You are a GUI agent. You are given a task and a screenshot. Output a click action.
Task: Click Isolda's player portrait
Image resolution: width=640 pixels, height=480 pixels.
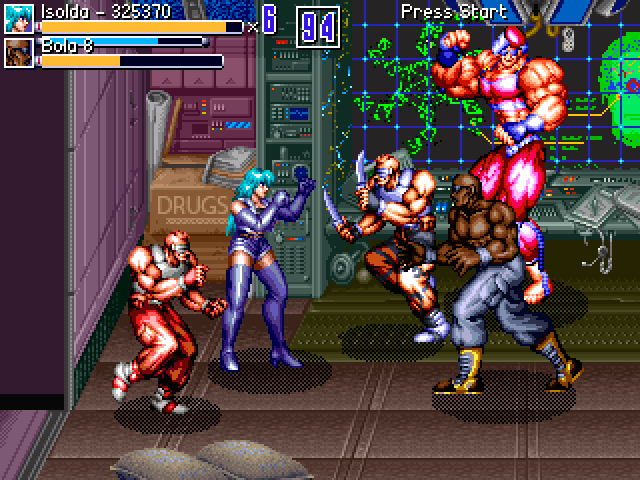(19, 19)
